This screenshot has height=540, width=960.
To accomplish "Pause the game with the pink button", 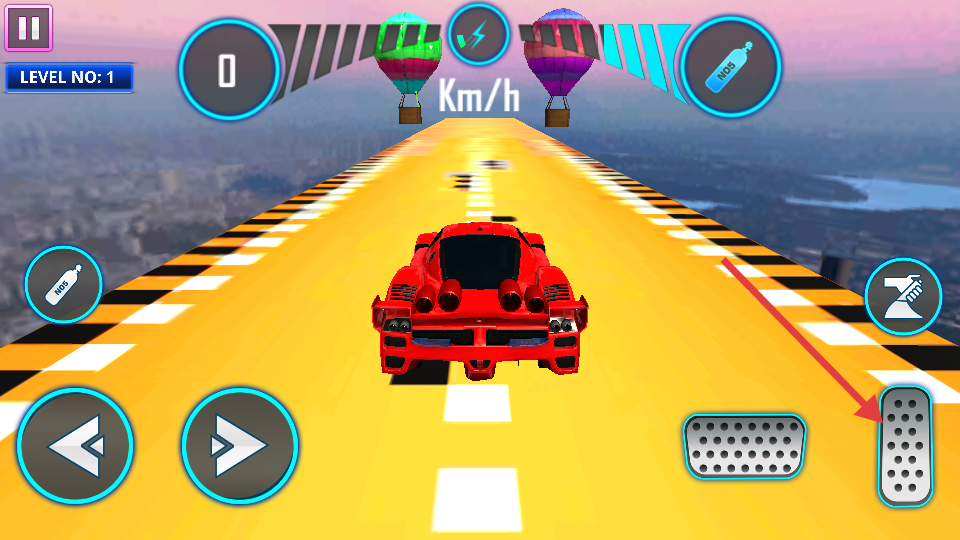I will point(28,28).
